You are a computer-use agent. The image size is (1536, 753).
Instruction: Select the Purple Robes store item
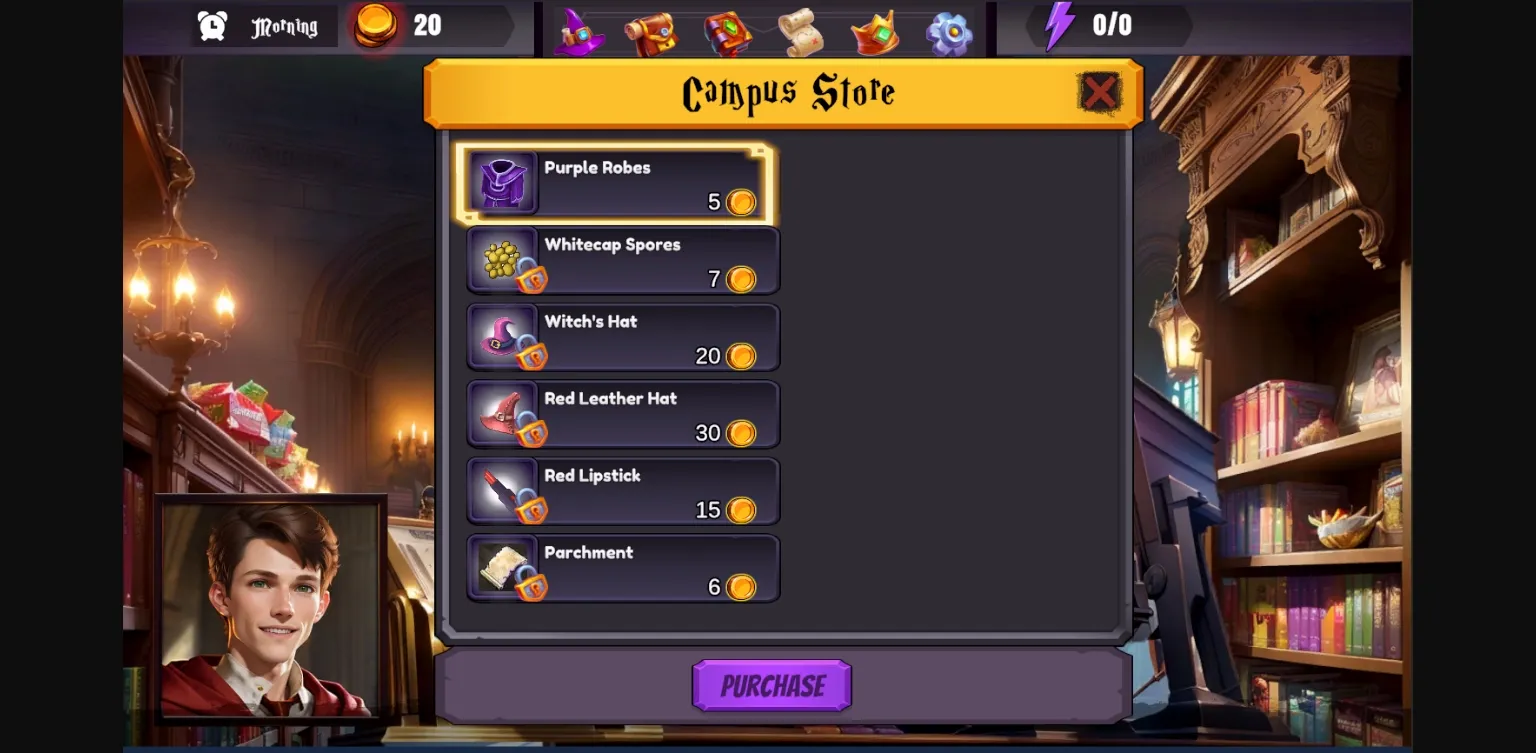618,183
